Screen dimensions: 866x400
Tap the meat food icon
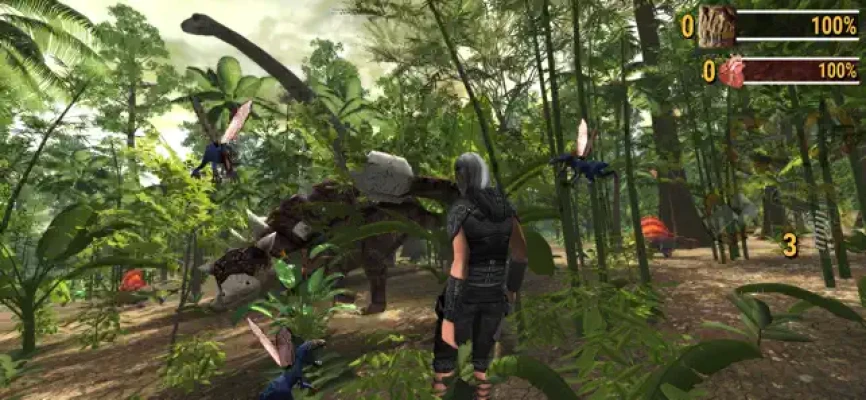tap(716, 25)
